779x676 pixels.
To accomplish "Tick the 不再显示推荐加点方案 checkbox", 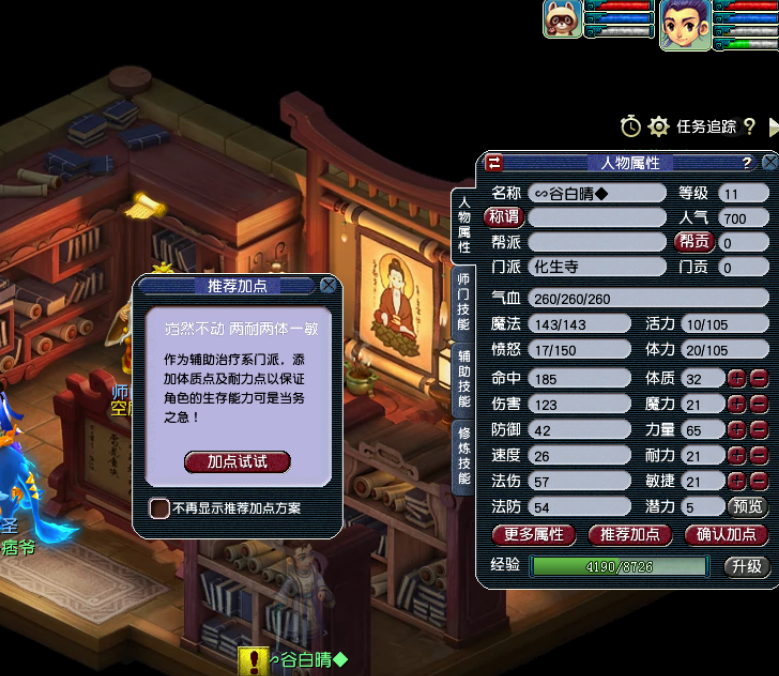I will click(159, 508).
